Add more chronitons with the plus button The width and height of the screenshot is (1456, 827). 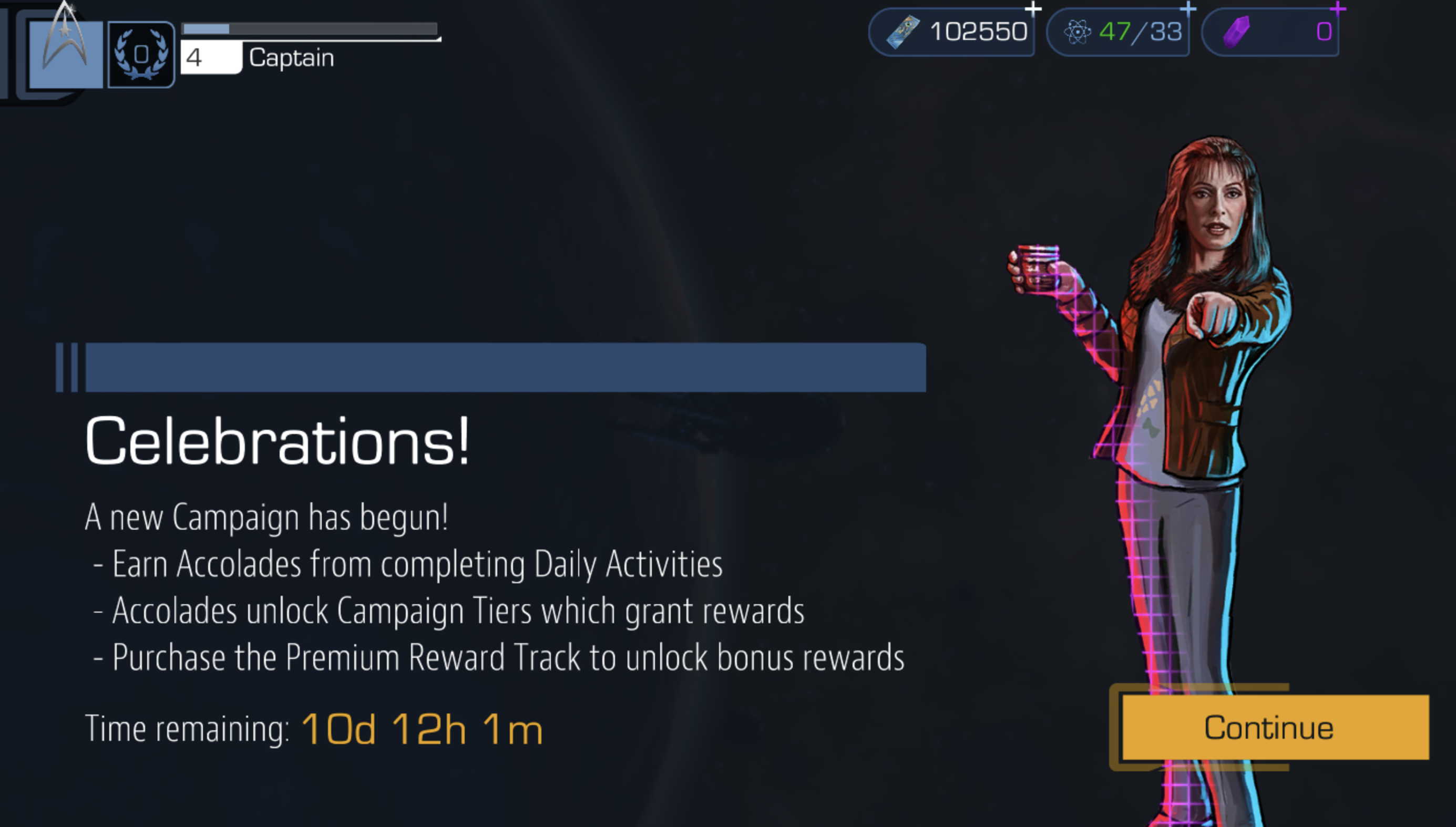point(1188,9)
